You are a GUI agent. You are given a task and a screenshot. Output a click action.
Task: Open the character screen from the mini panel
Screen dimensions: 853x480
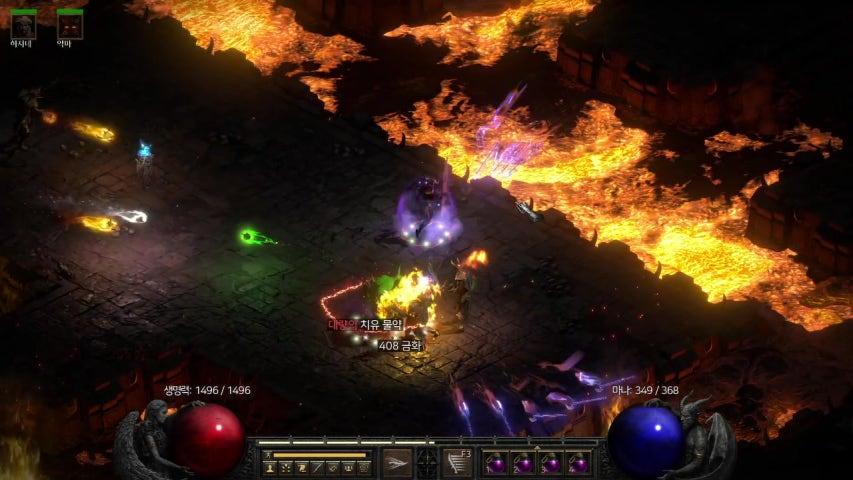pos(270,467)
